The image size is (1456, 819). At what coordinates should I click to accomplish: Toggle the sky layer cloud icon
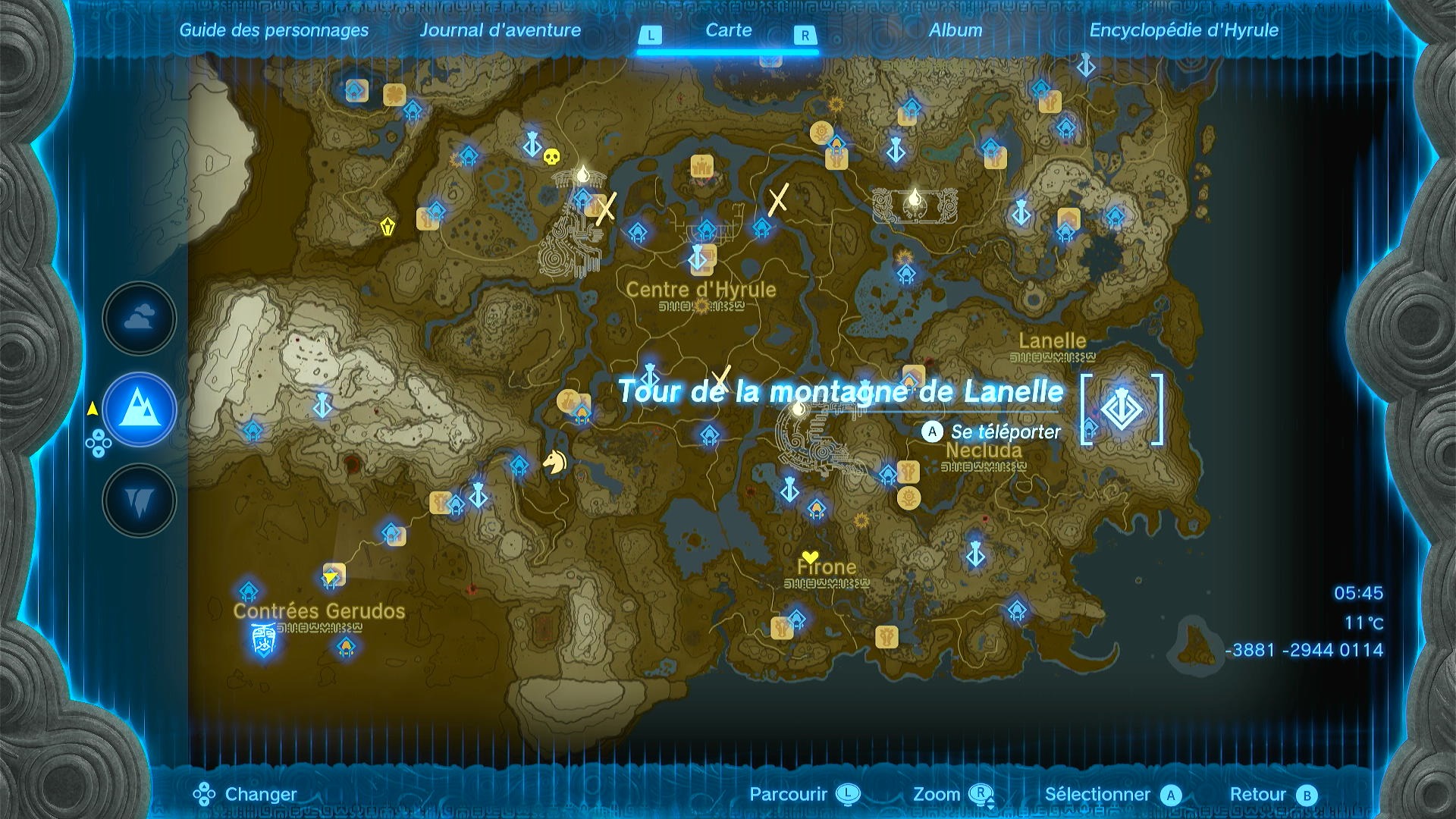pos(139,318)
